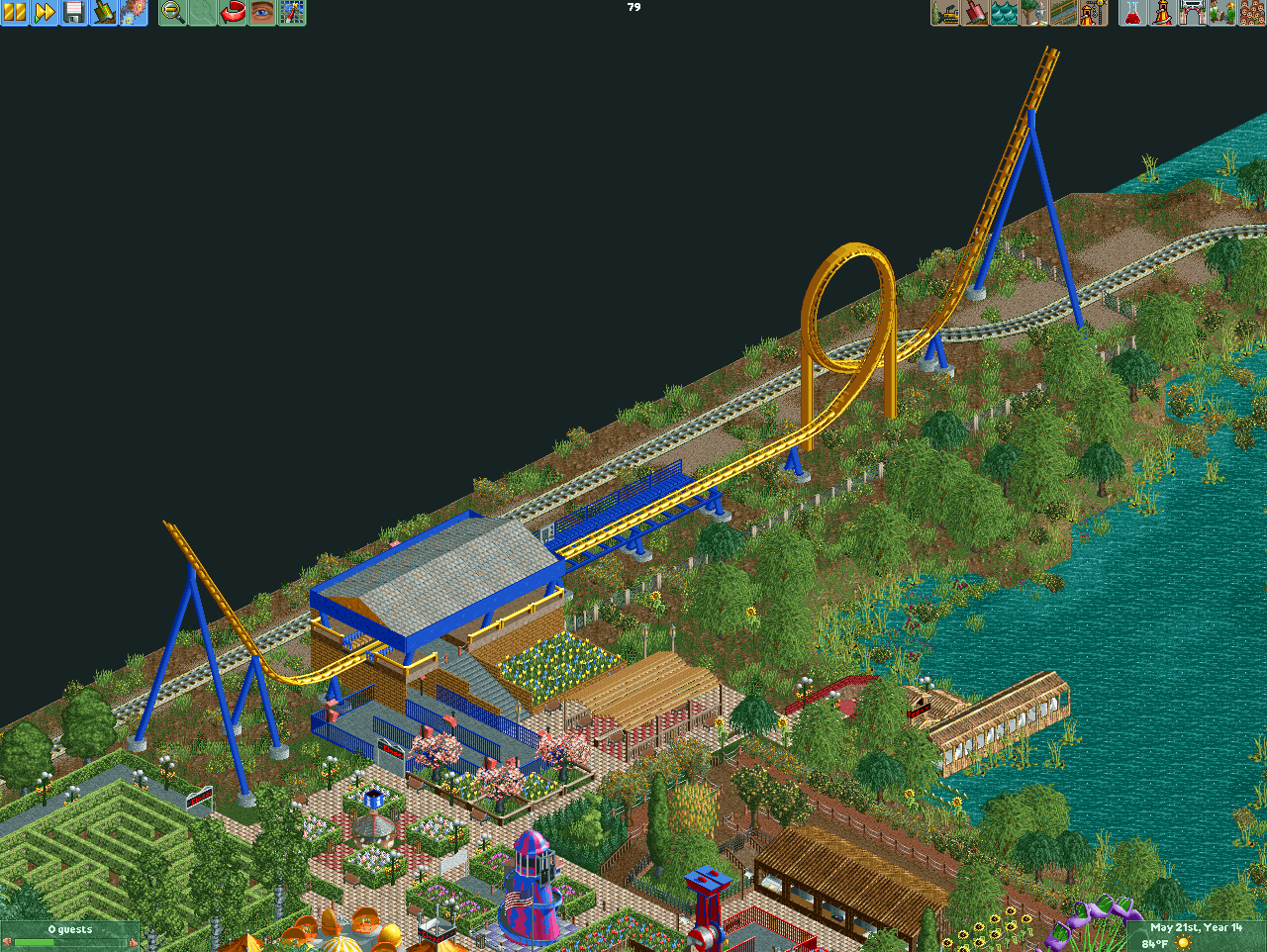Select the red shovel land tool

click(x=975, y=13)
